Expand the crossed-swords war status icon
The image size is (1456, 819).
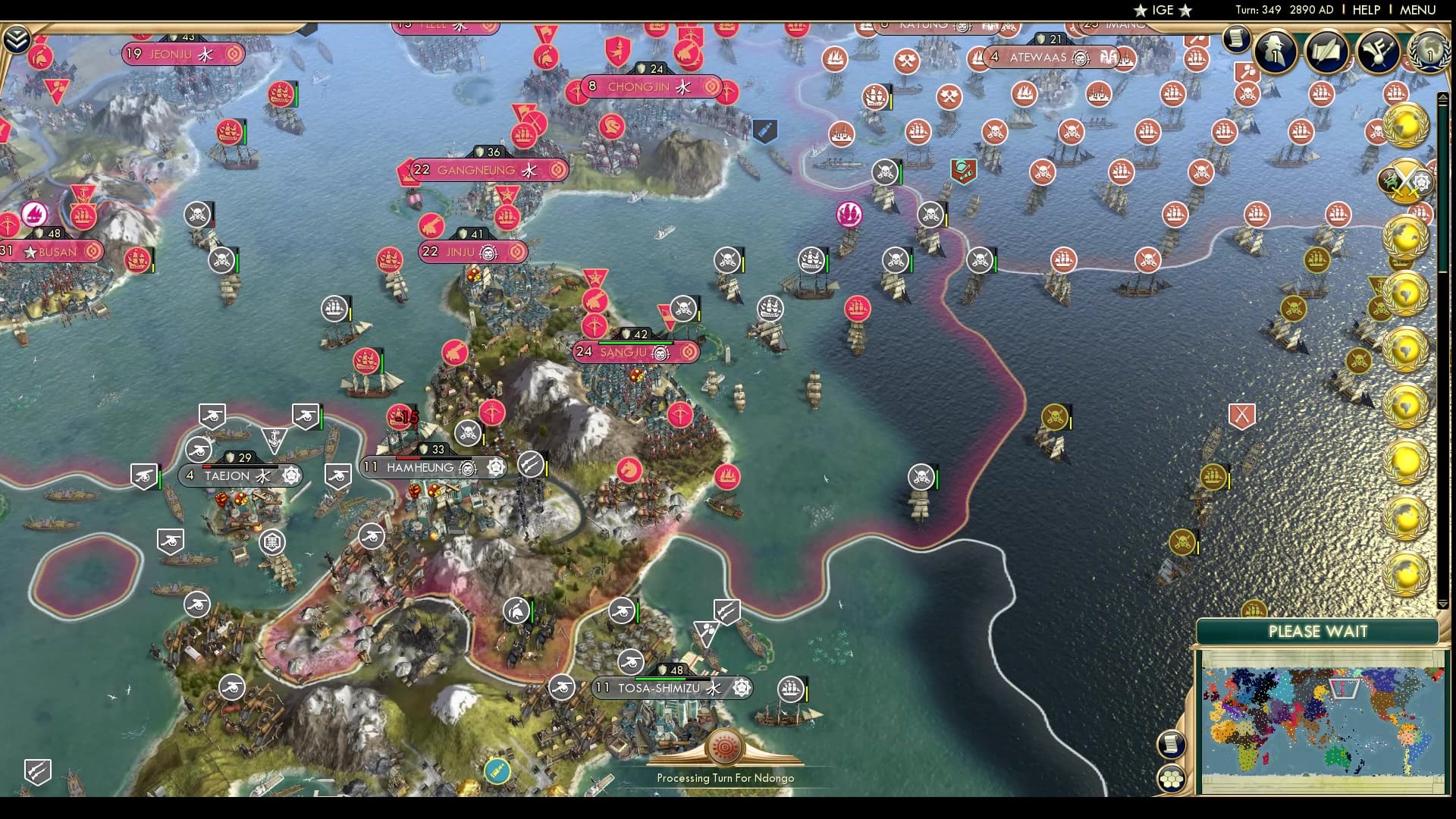pyautogui.click(x=1406, y=179)
